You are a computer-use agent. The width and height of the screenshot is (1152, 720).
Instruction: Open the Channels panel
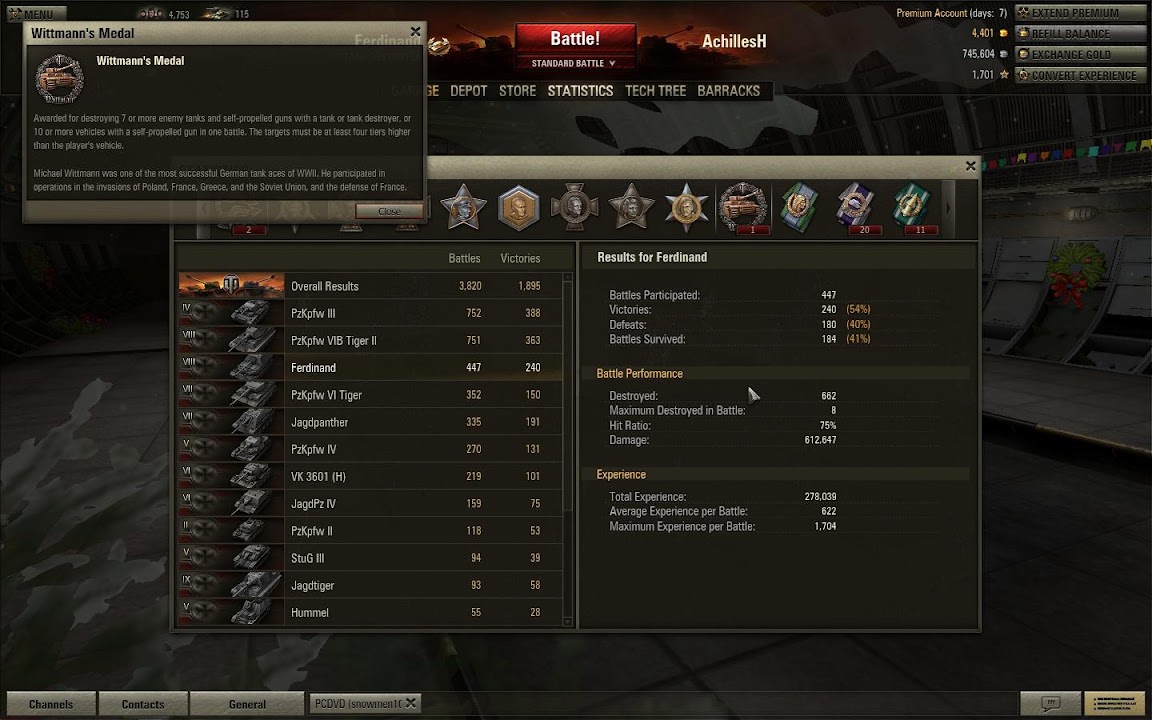[x=51, y=704]
